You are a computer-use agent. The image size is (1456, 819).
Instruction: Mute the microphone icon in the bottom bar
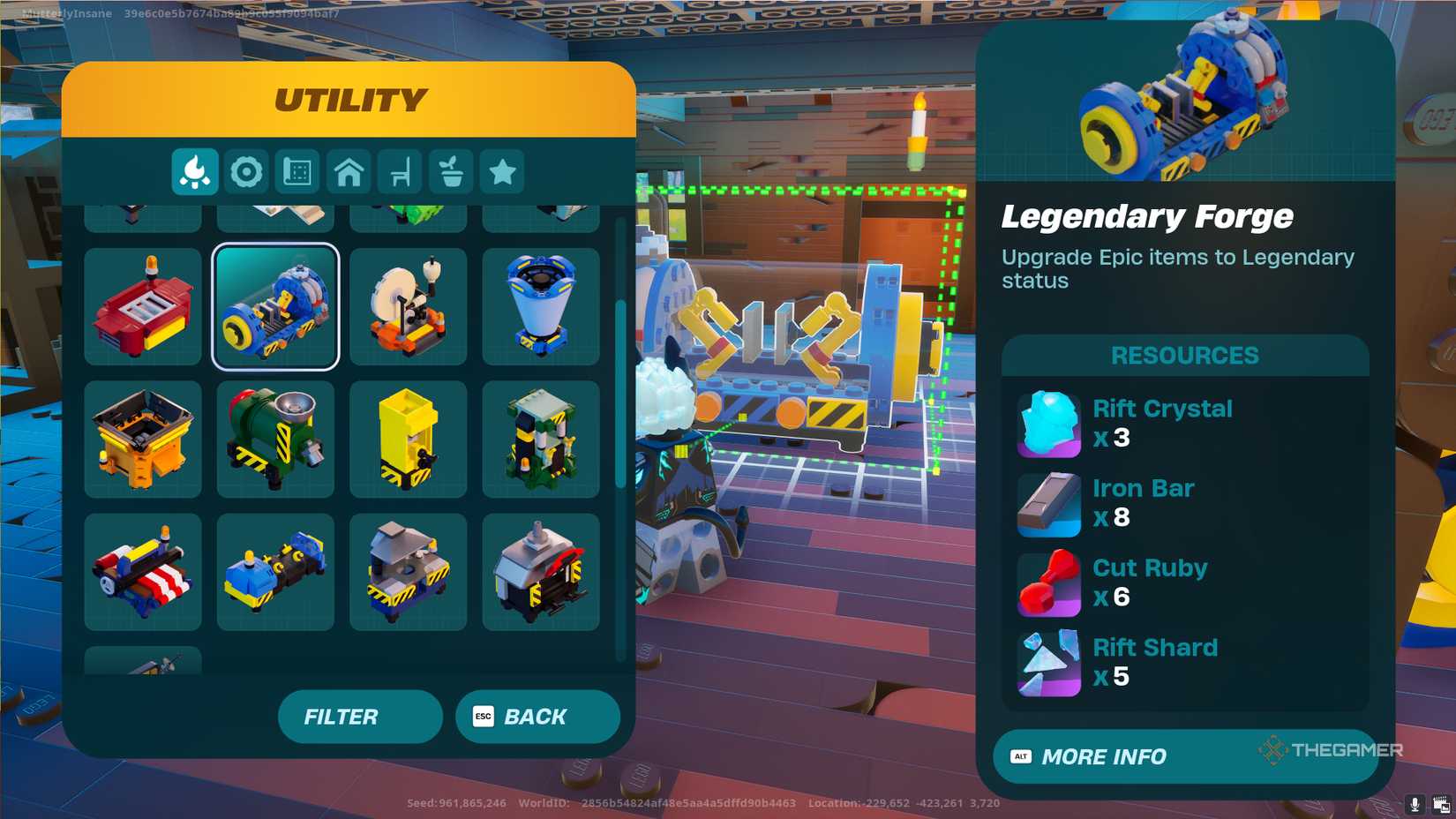pyautogui.click(x=1415, y=803)
